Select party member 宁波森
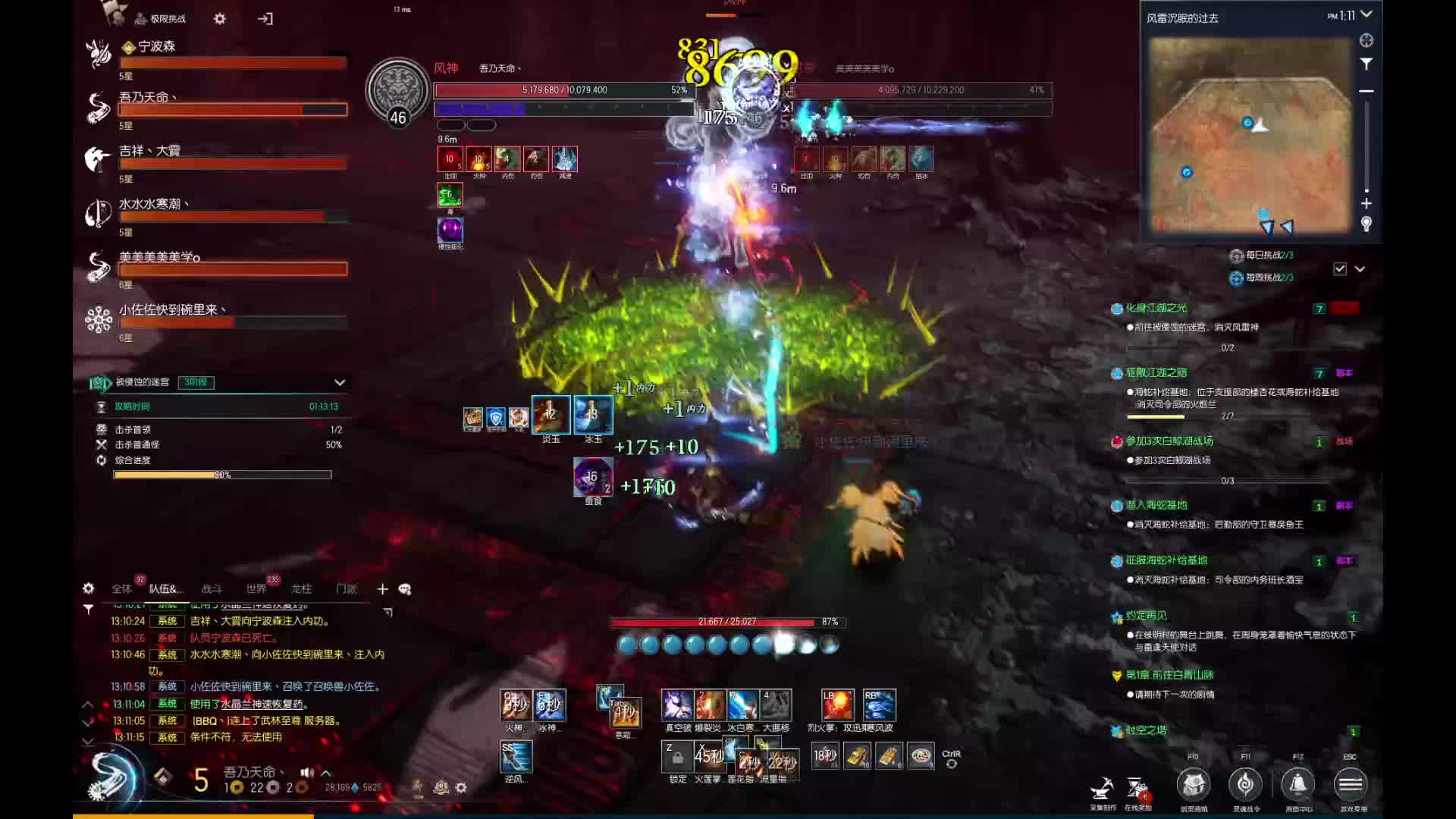The height and width of the screenshot is (819, 1456). click(x=156, y=46)
